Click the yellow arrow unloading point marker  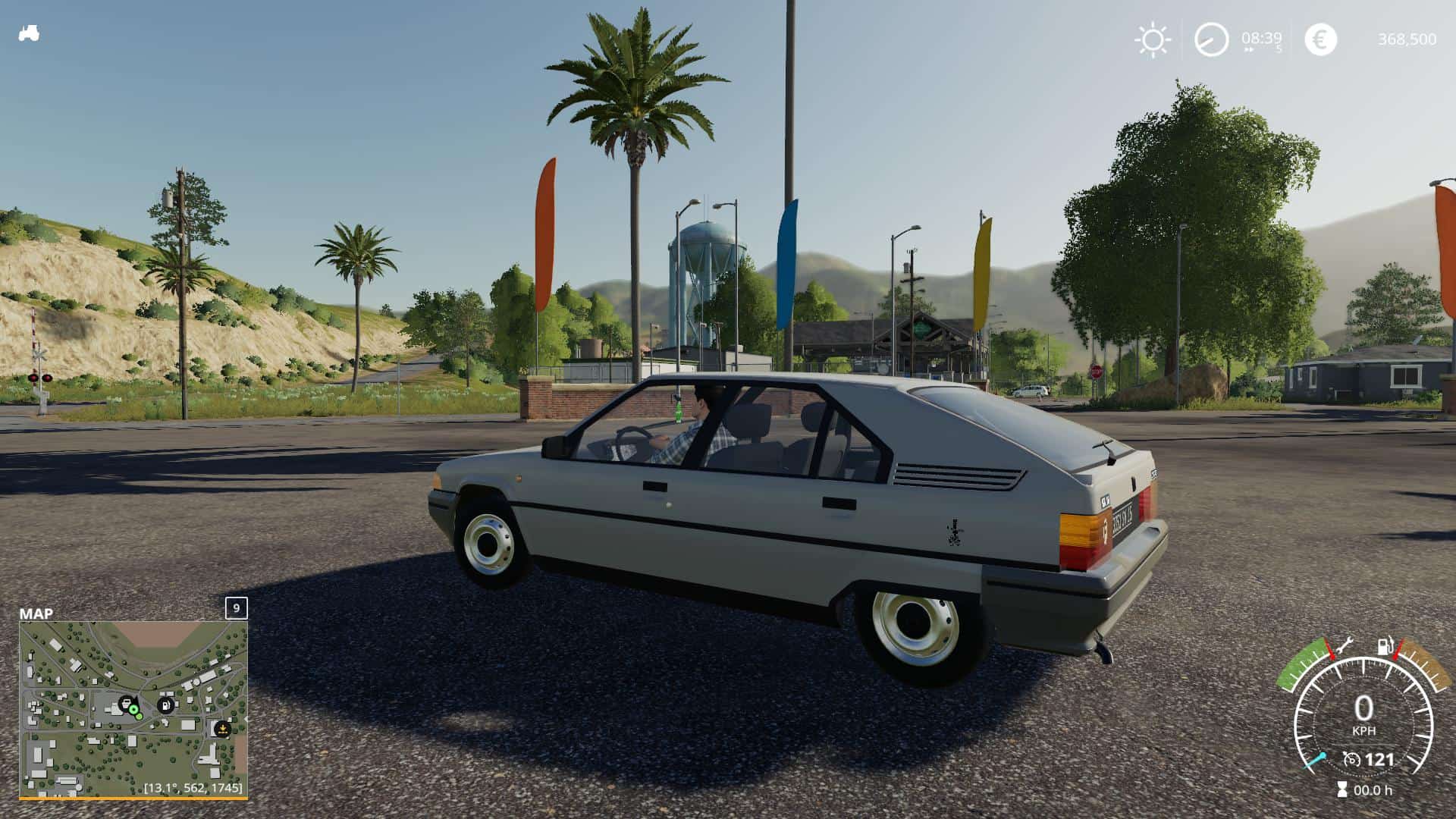[222, 729]
